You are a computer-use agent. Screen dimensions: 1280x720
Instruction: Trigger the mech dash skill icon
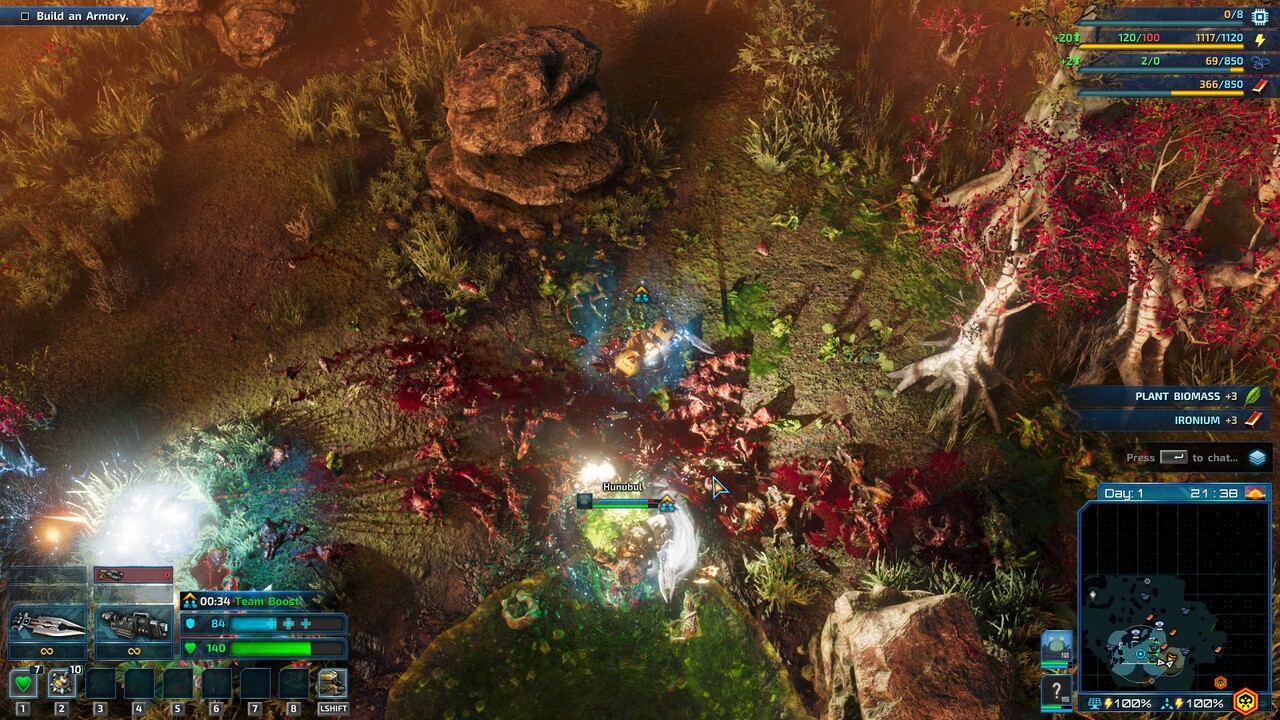tap(332, 684)
